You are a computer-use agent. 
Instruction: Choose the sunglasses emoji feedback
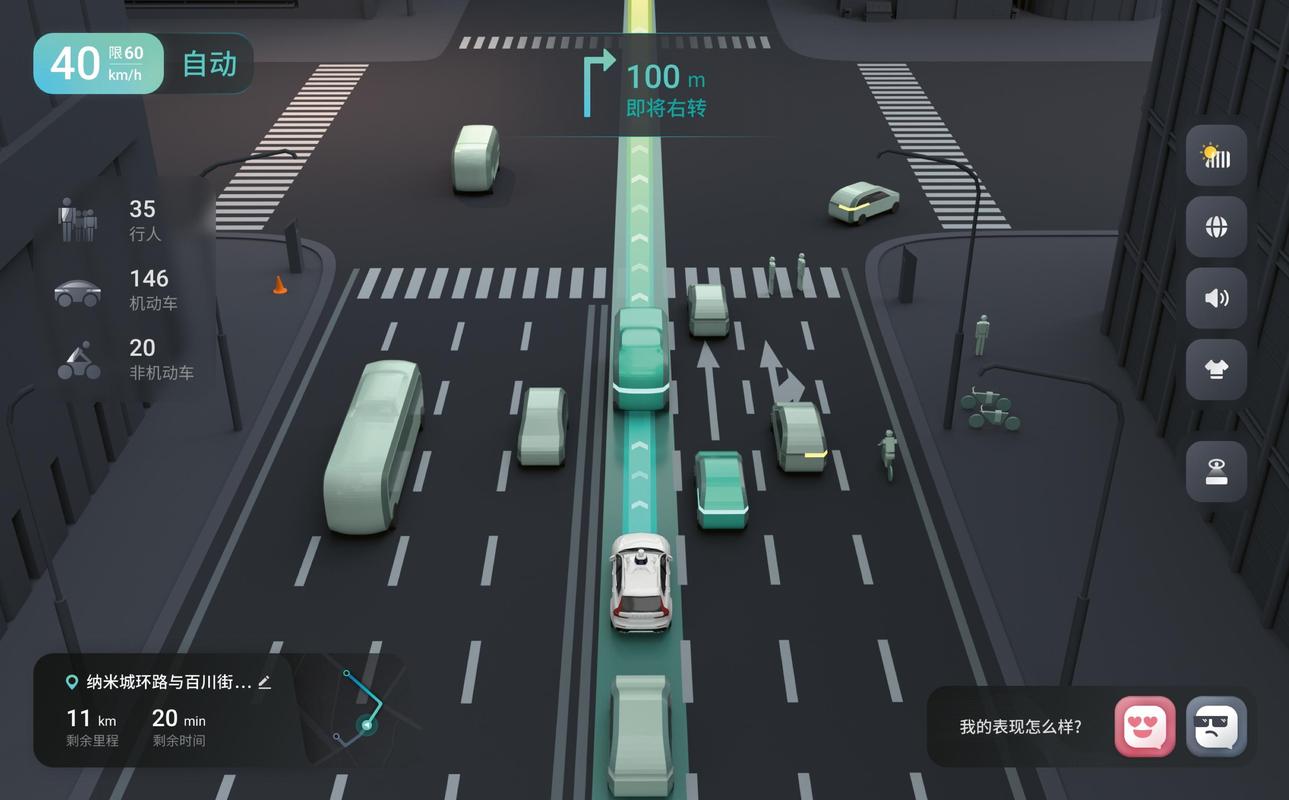1216,726
